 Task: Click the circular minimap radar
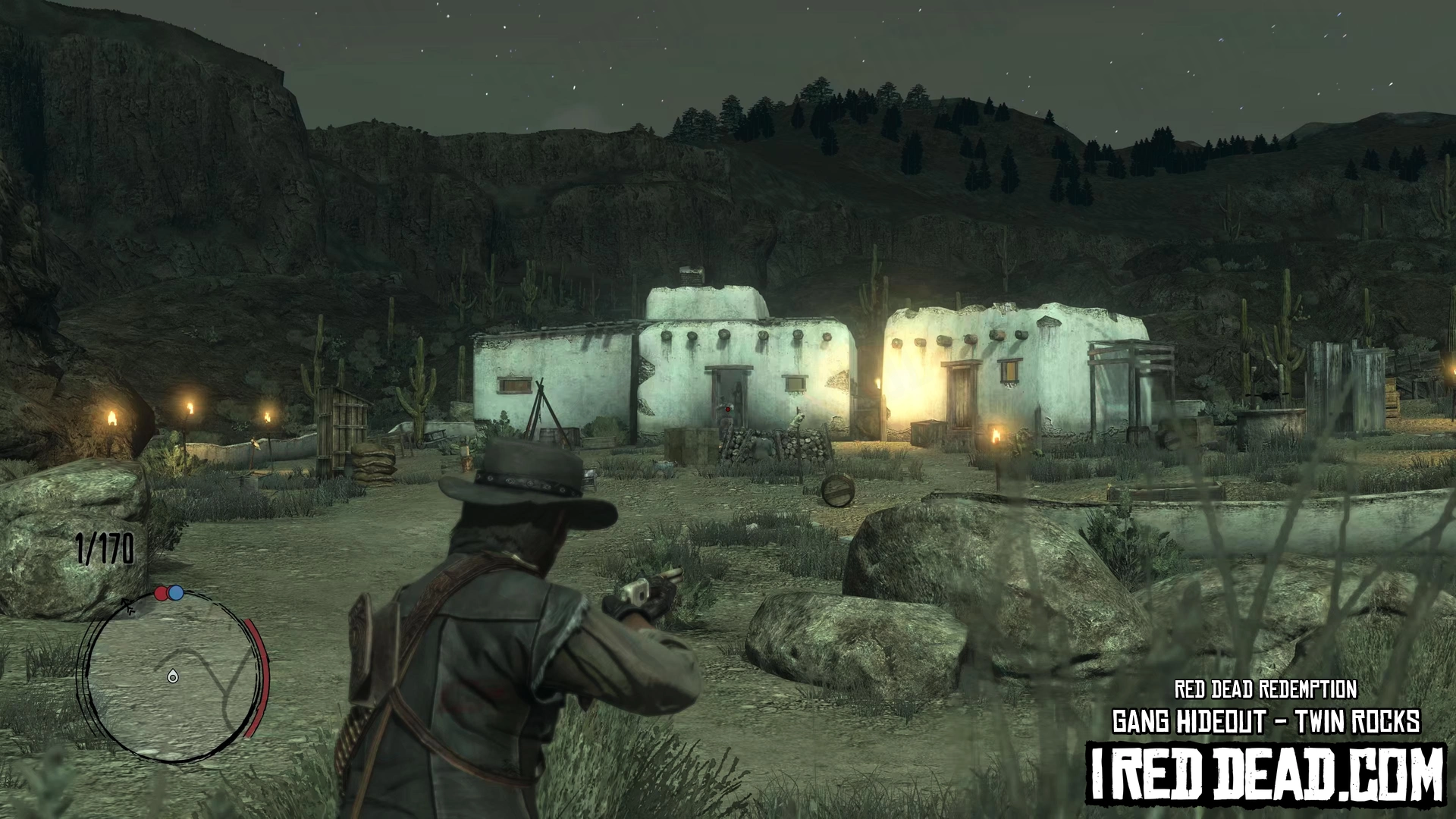(x=171, y=675)
